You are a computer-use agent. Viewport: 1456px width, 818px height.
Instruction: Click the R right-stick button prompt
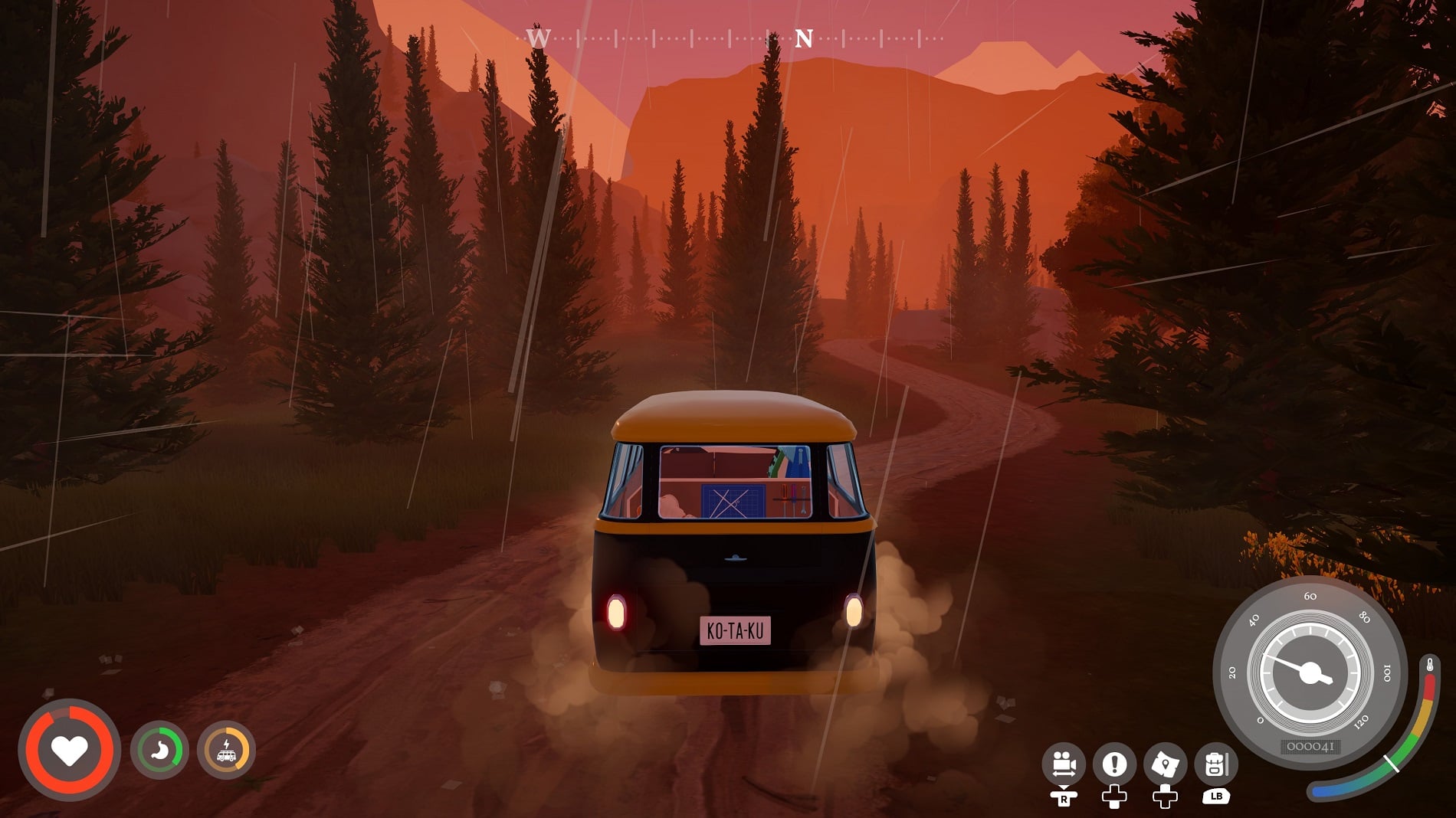pyautogui.click(x=1064, y=799)
